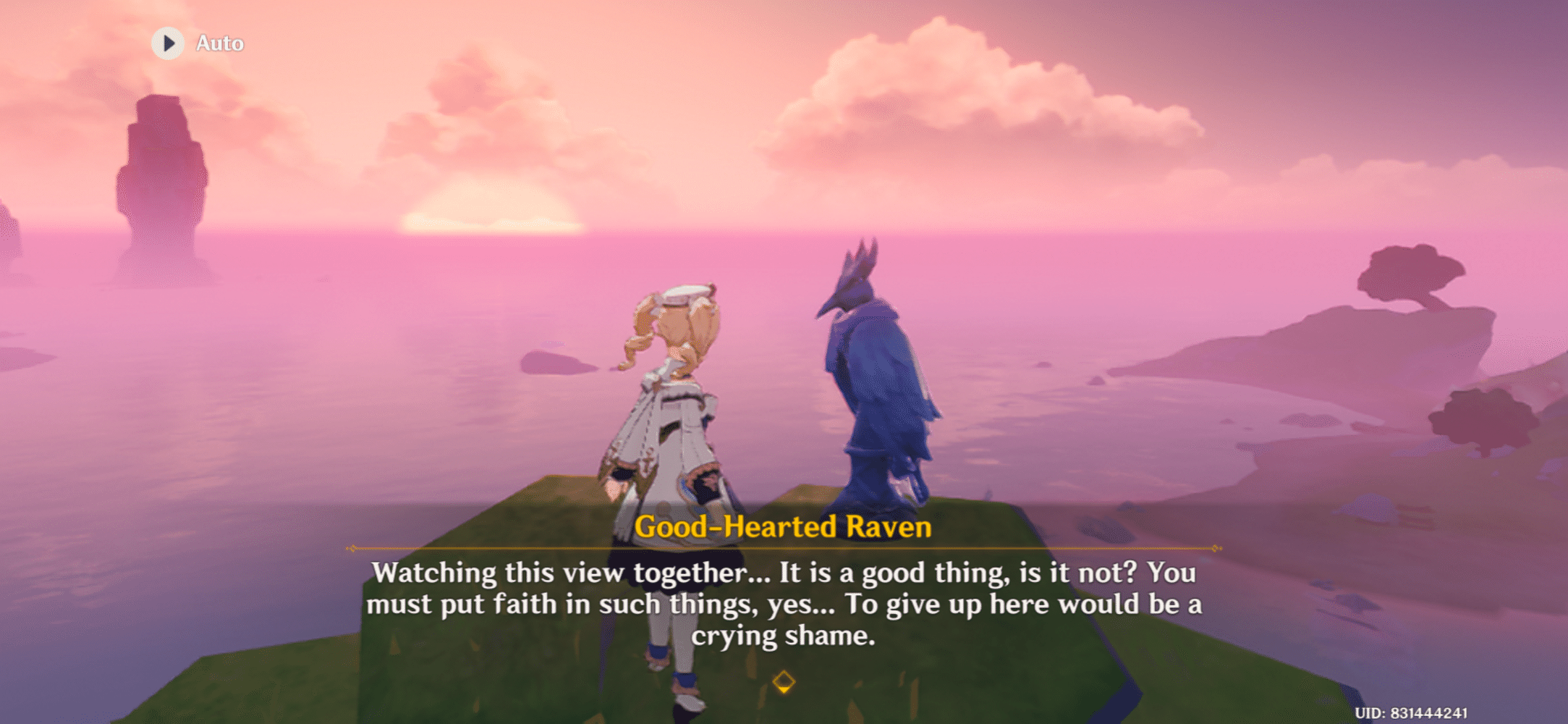This screenshot has width=1568, height=724.
Task: Enable auto-advance by clicking the diamond marker
Action: tap(784, 681)
